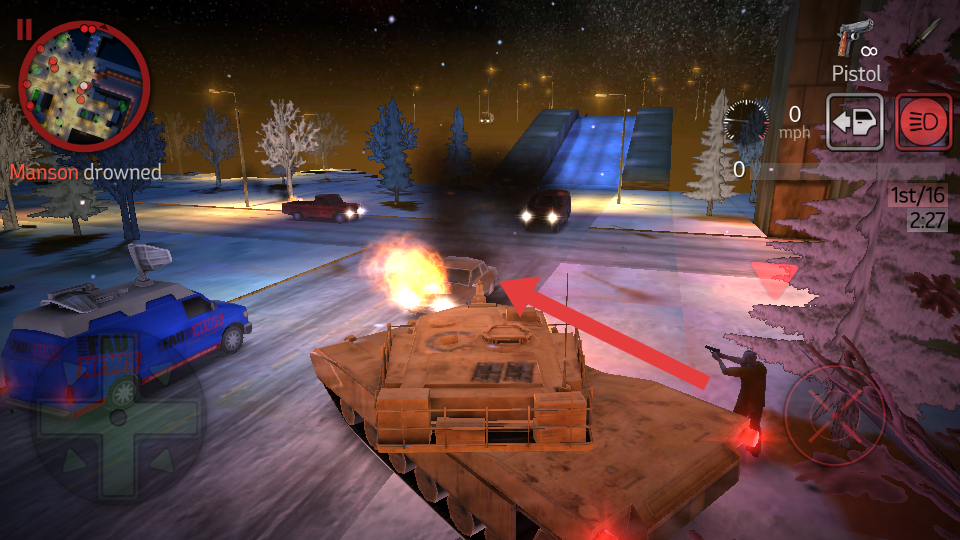Pause the game with the top-left button

(23, 29)
